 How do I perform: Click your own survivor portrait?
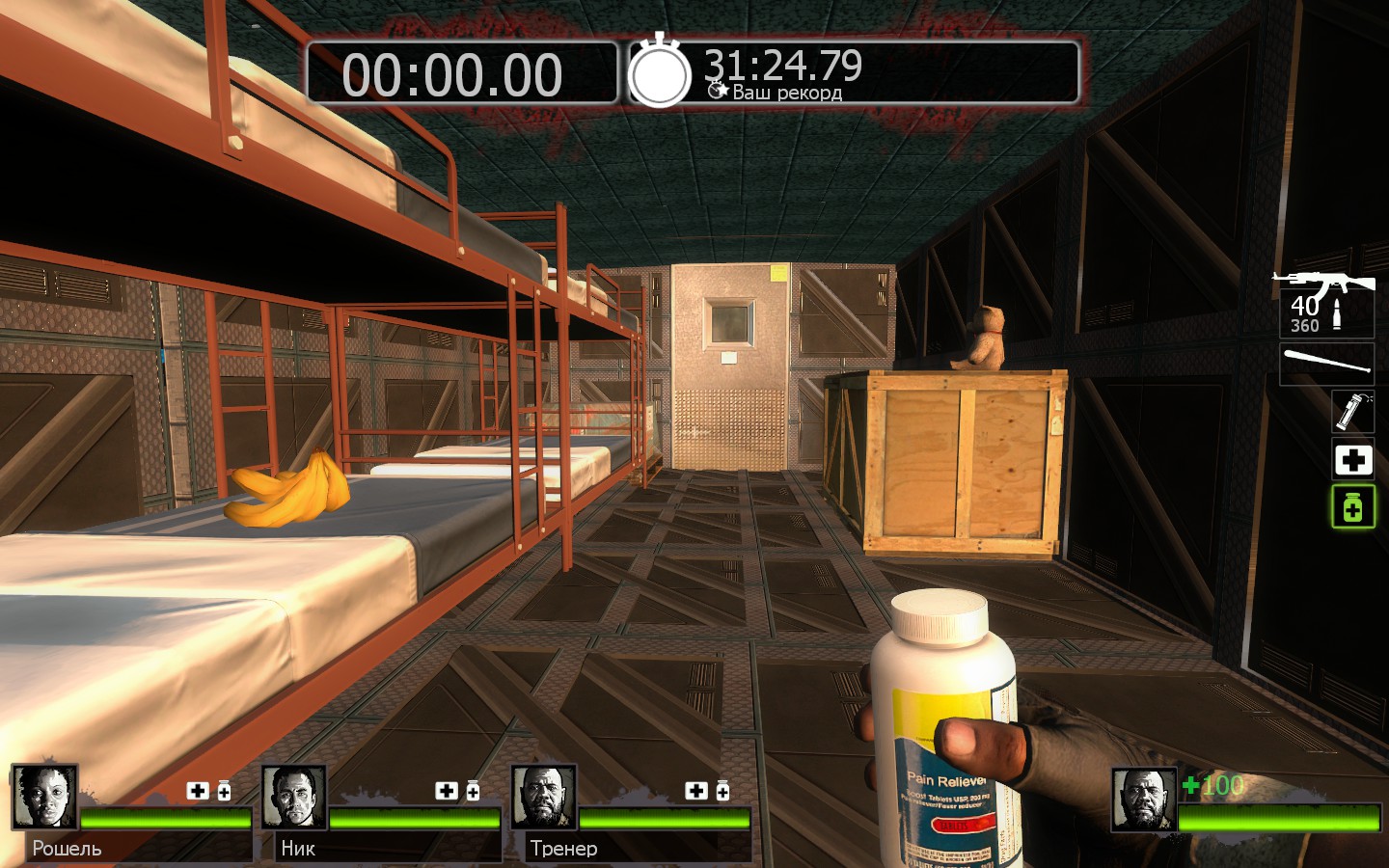click(x=1144, y=800)
